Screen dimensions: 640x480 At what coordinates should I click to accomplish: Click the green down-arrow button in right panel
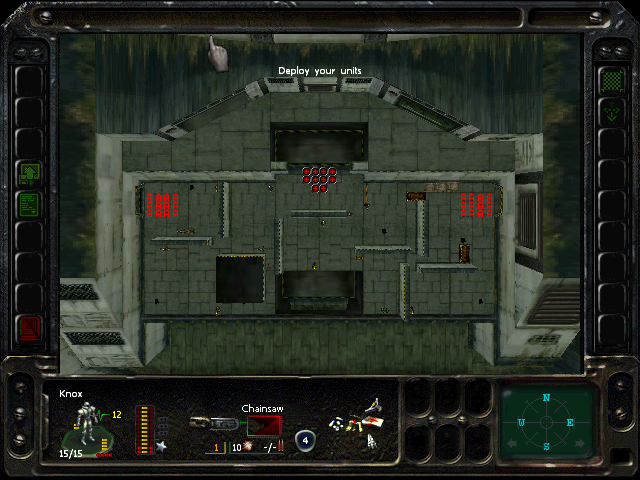(x=610, y=112)
